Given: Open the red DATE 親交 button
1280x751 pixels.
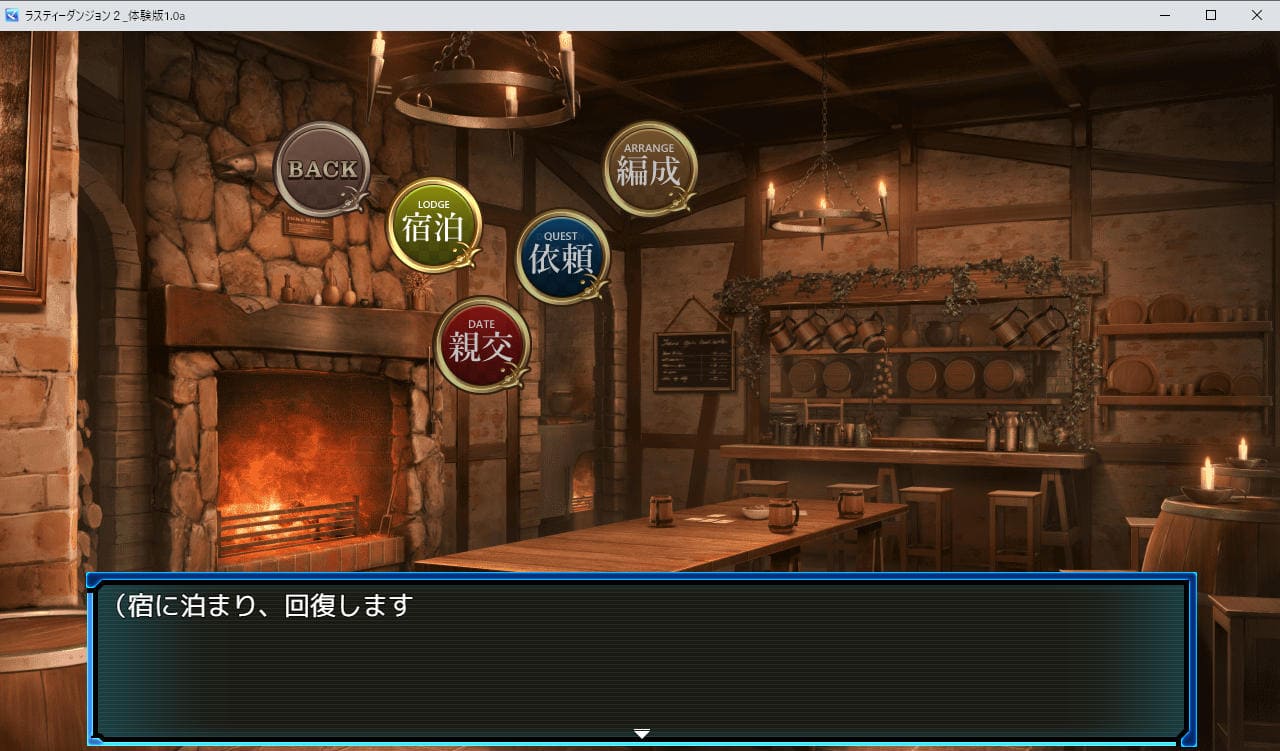Looking at the screenshot, I should (482, 344).
